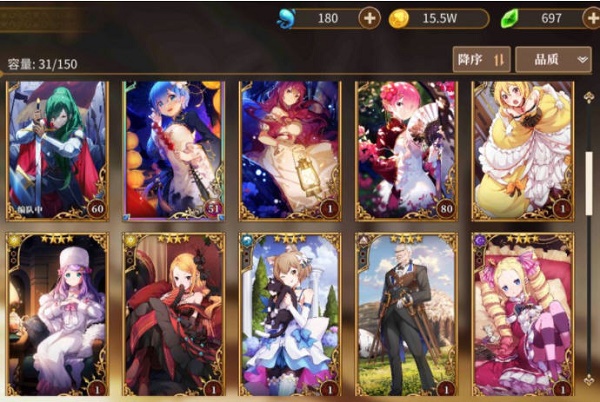
Task: Choose the red-haired girl with lantern card
Action: point(289,150)
